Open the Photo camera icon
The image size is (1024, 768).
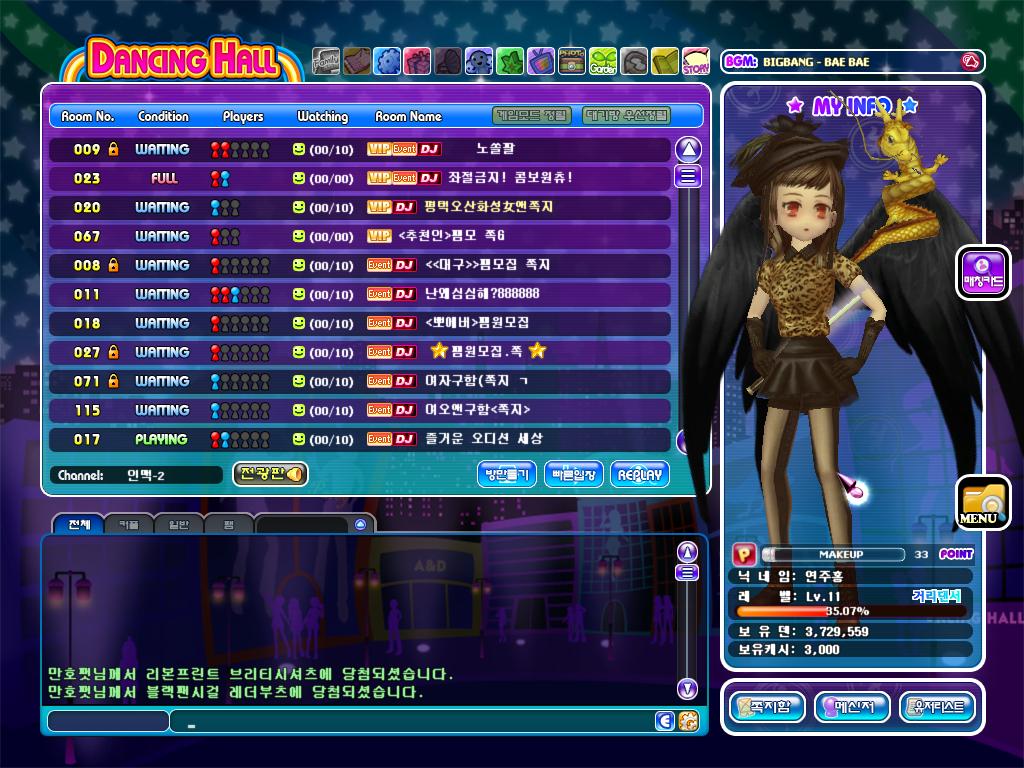point(572,61)
